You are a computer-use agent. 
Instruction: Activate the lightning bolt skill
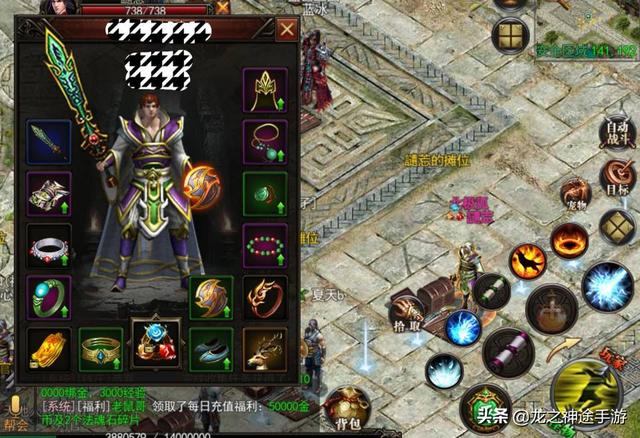pos(606,286)
